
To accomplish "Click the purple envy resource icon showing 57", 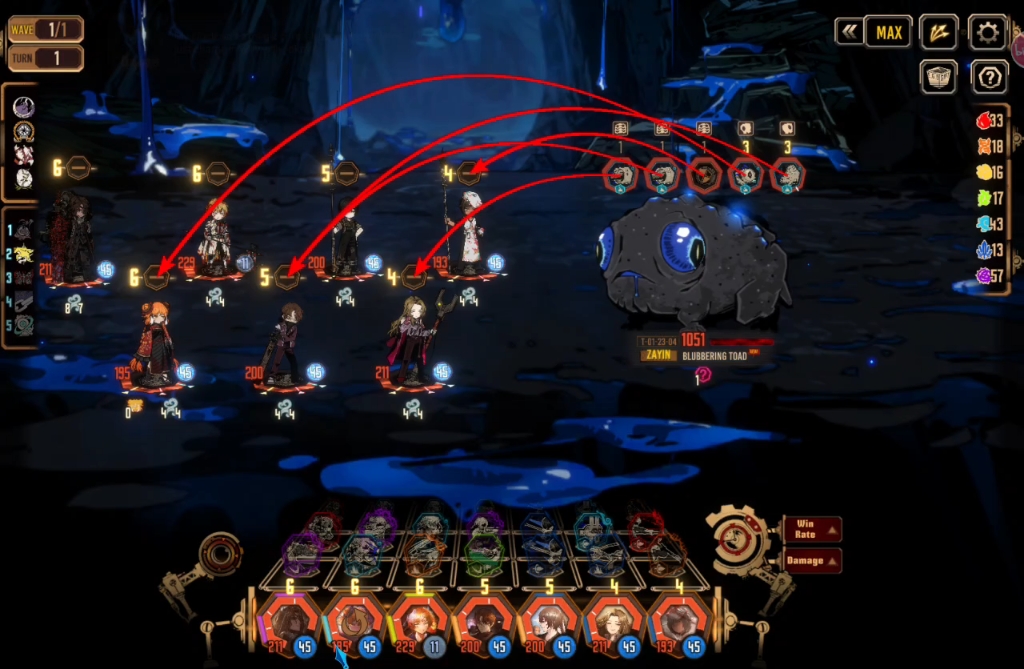I will point(984,275).
